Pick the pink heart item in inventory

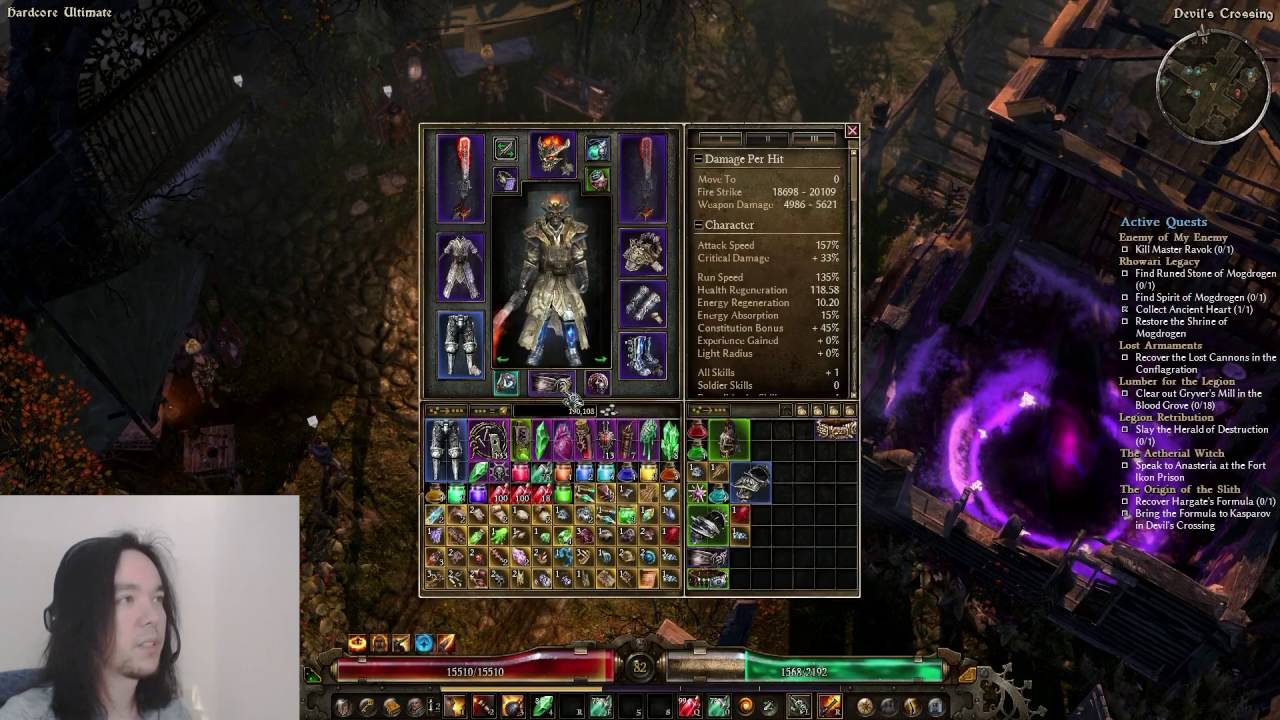(563, 440)
